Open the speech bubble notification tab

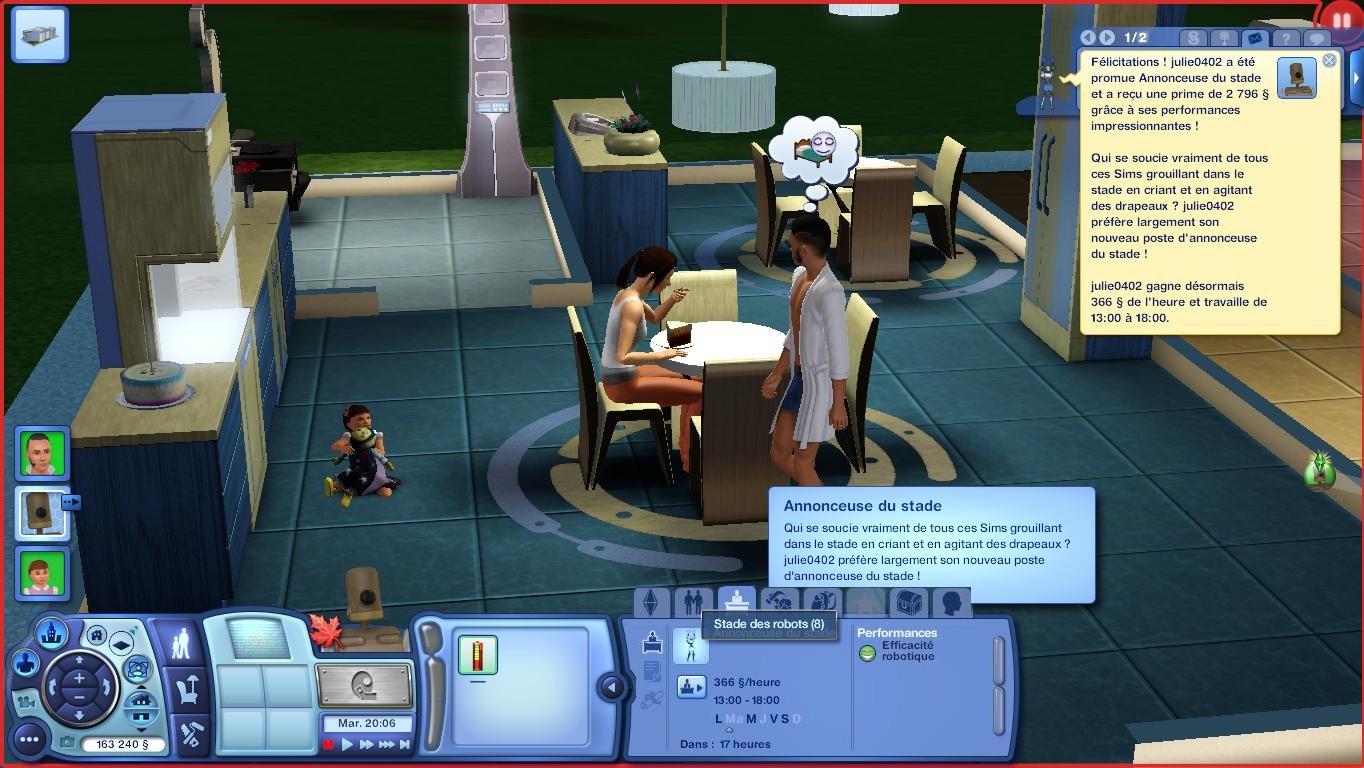[x=1318, y=39]
